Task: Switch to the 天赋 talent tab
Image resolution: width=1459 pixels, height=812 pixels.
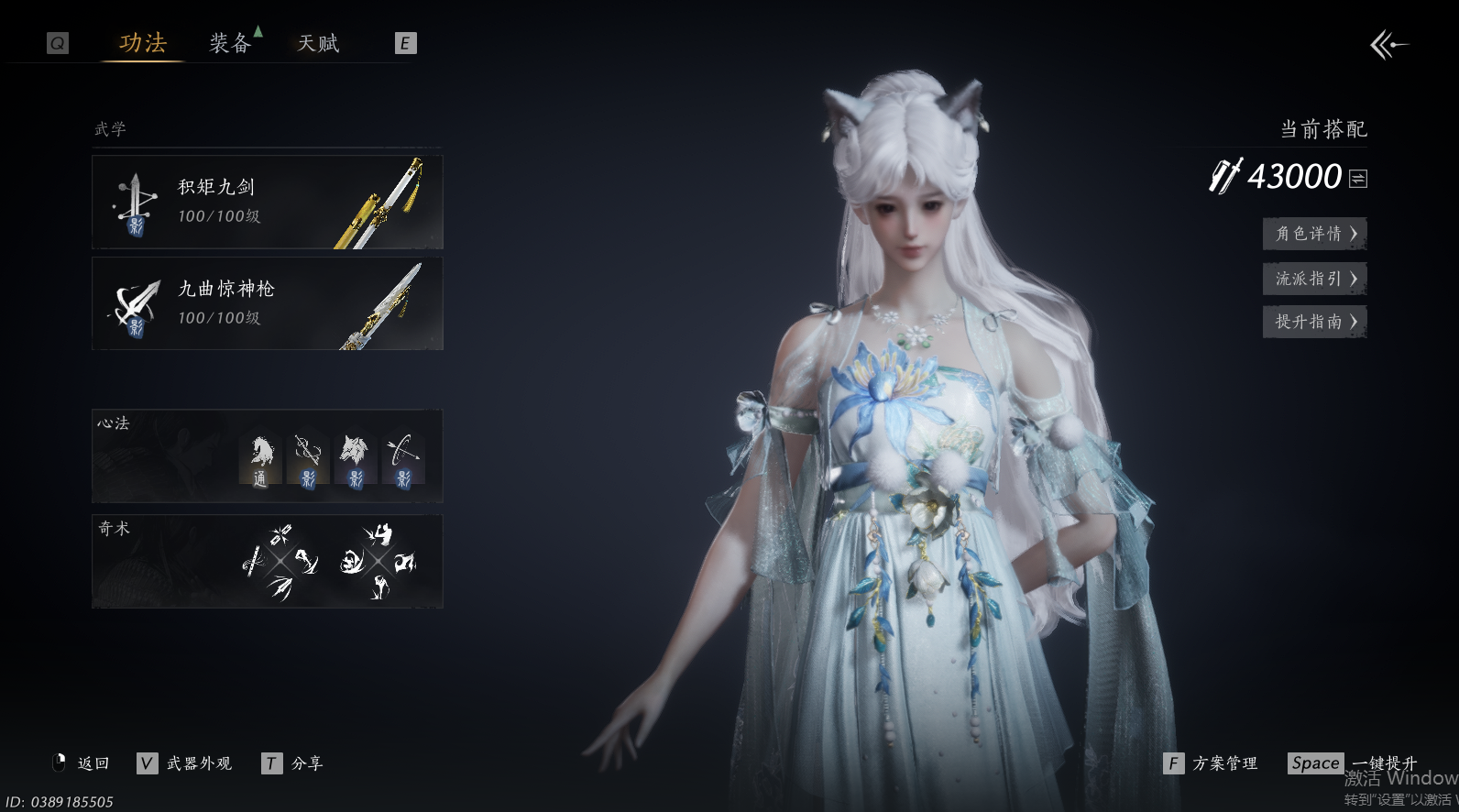Action: pos(318,43)
